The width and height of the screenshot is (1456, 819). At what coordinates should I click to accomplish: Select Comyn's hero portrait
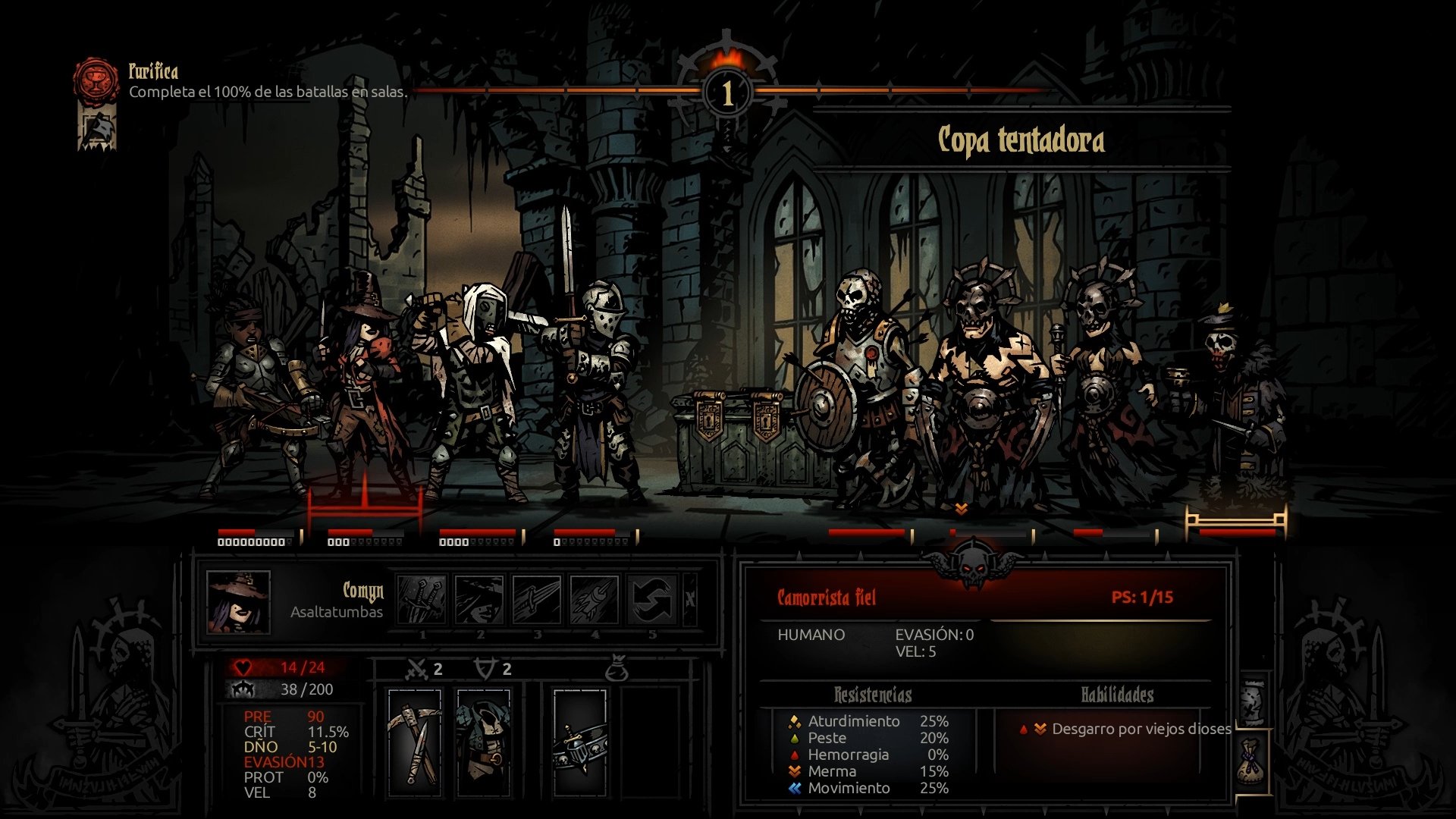coord(238,602)
